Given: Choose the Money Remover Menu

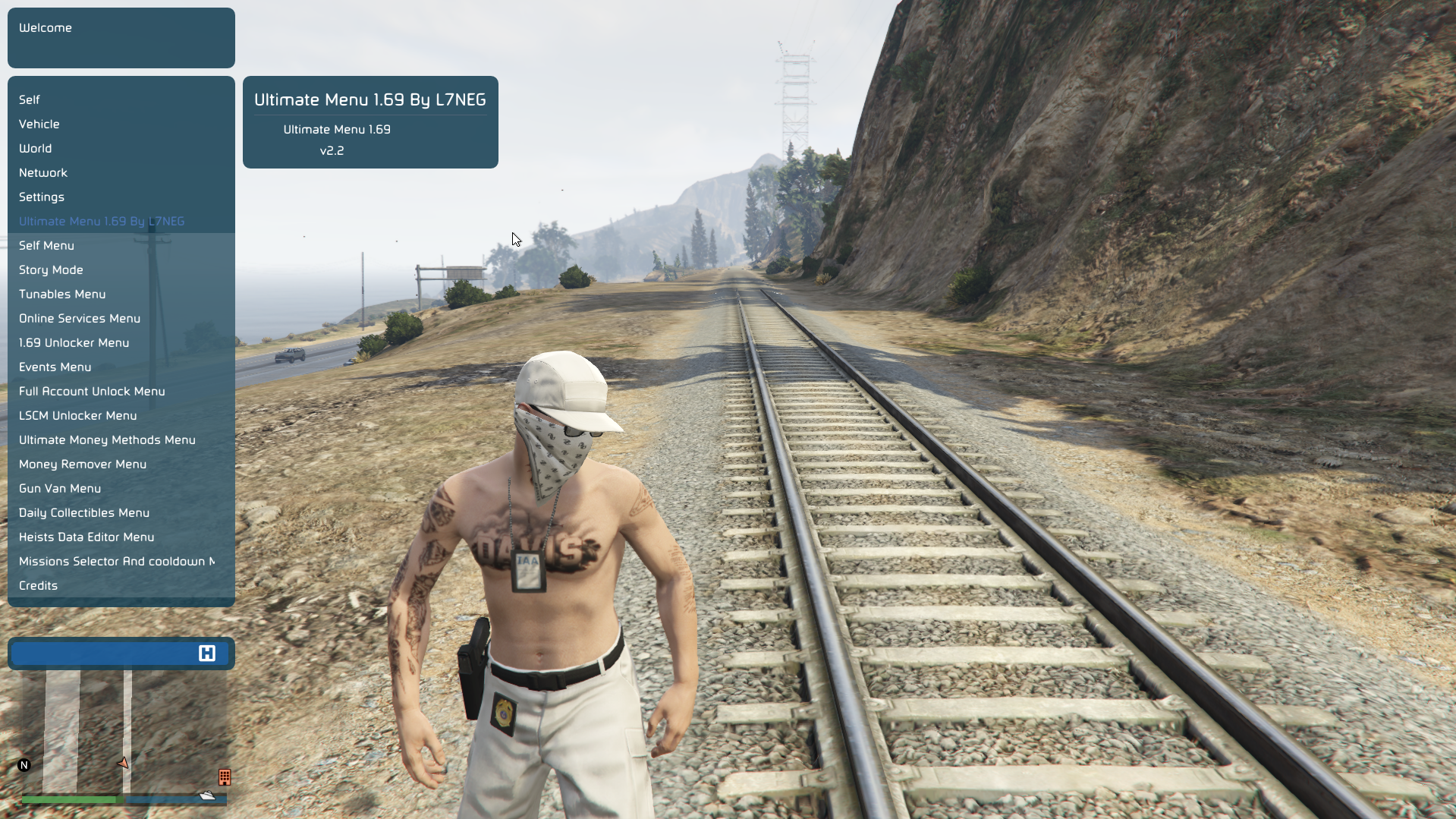Looking at the screenshot, I should tap(83, 464).
